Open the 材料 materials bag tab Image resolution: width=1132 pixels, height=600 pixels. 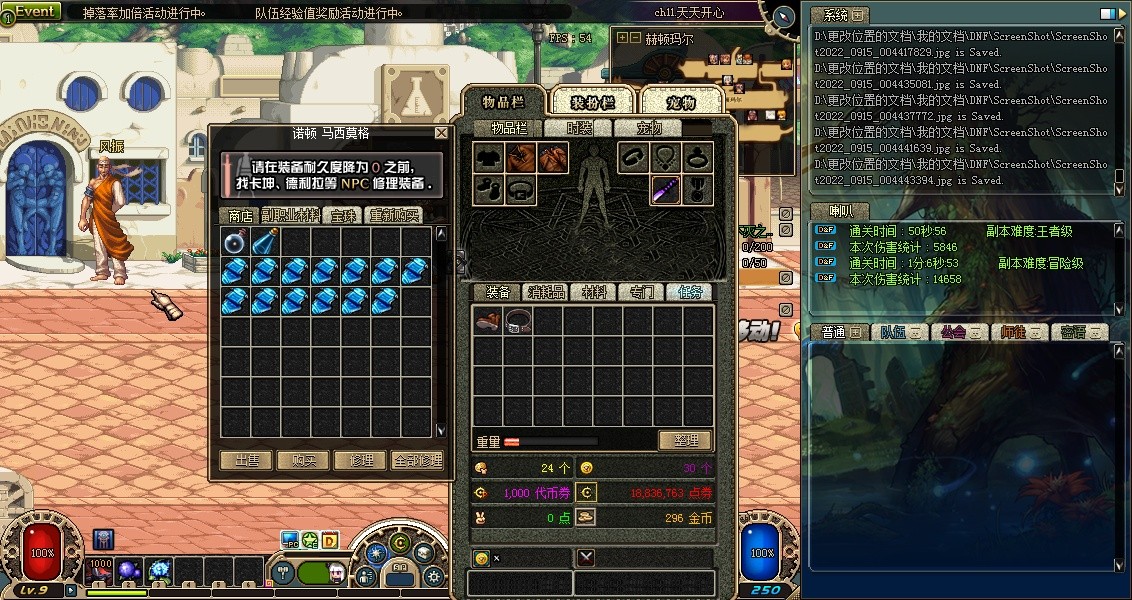click(594, 292)
